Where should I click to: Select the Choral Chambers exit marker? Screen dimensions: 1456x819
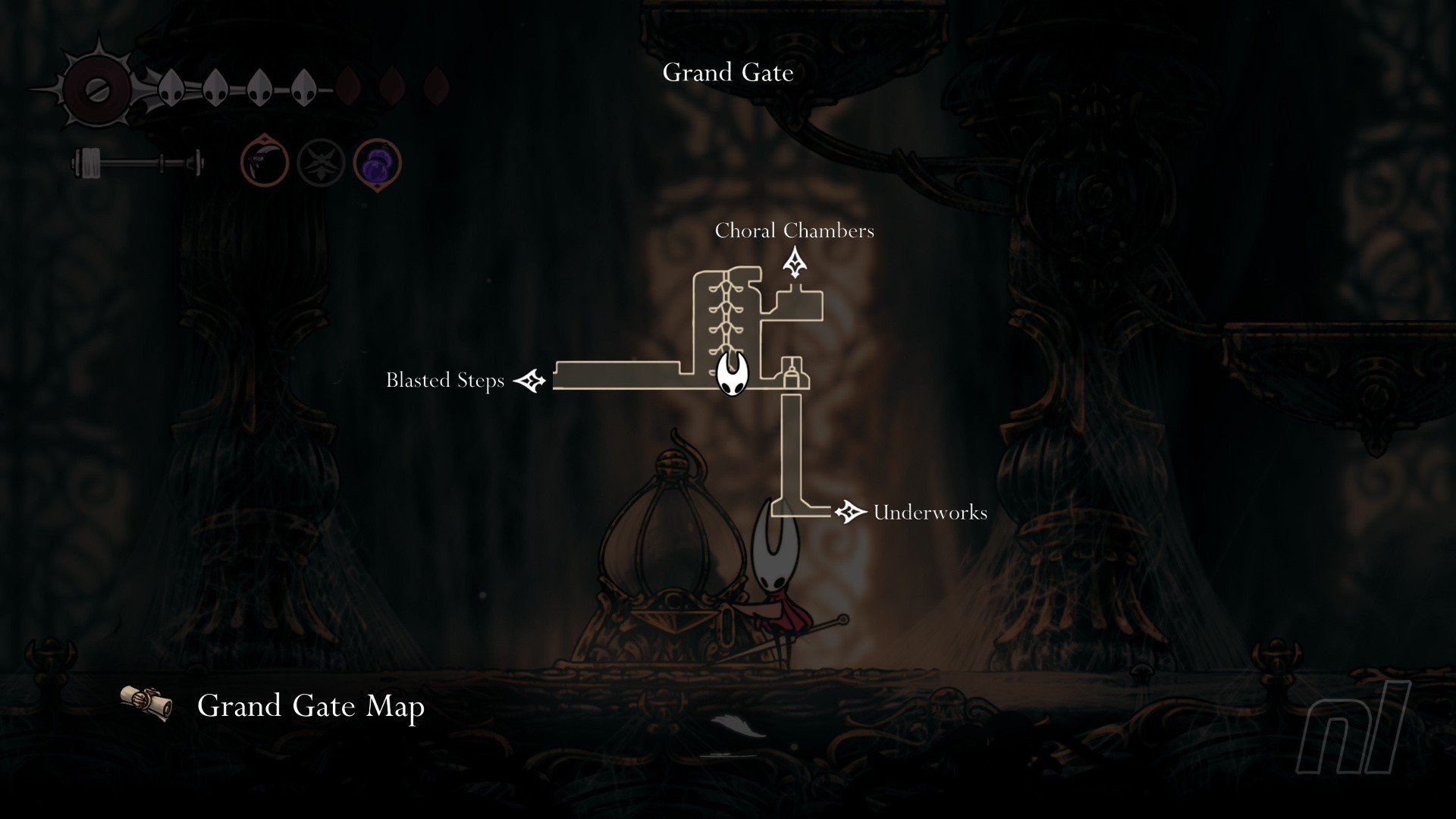pos(794,265)
